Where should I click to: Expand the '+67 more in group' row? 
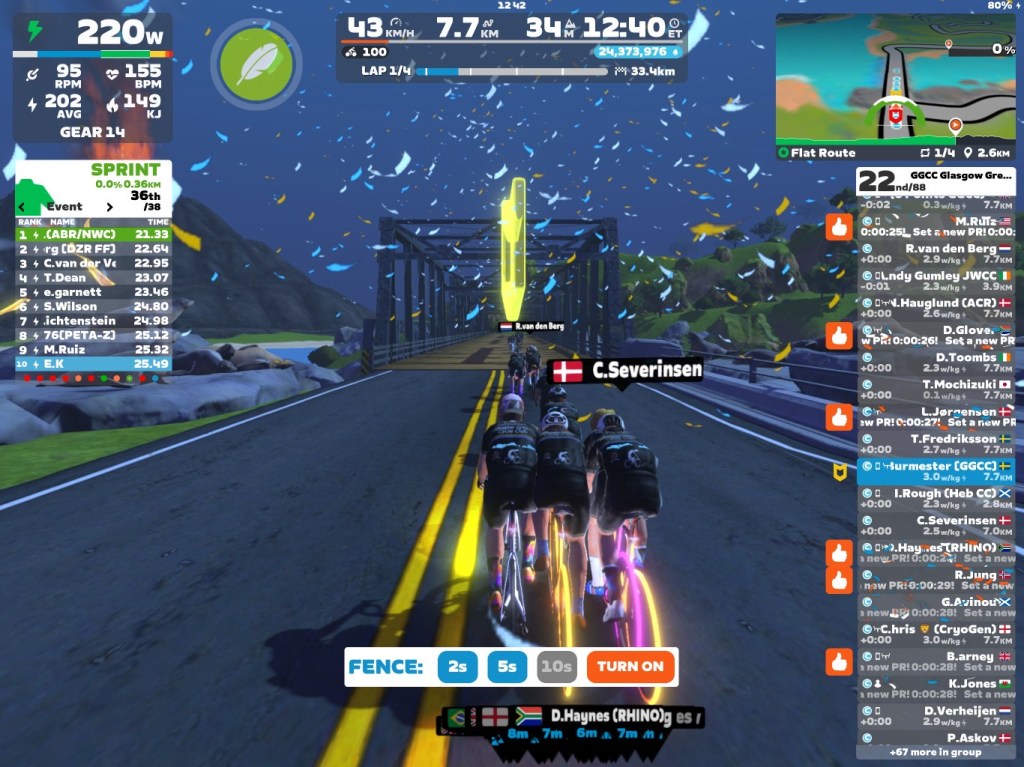(x=936, y=752)
